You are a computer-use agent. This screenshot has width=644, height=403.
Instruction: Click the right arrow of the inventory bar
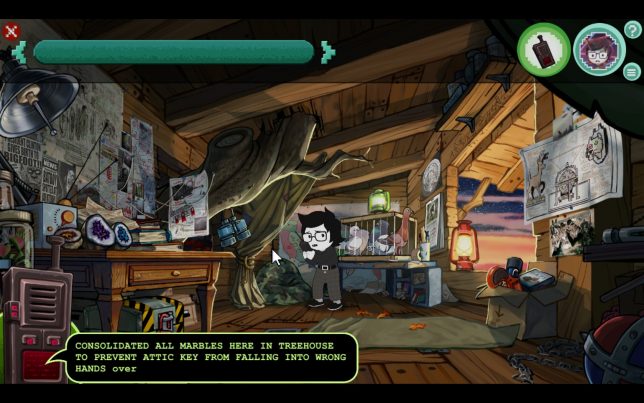pyautogui.click(x=328, y=51)
